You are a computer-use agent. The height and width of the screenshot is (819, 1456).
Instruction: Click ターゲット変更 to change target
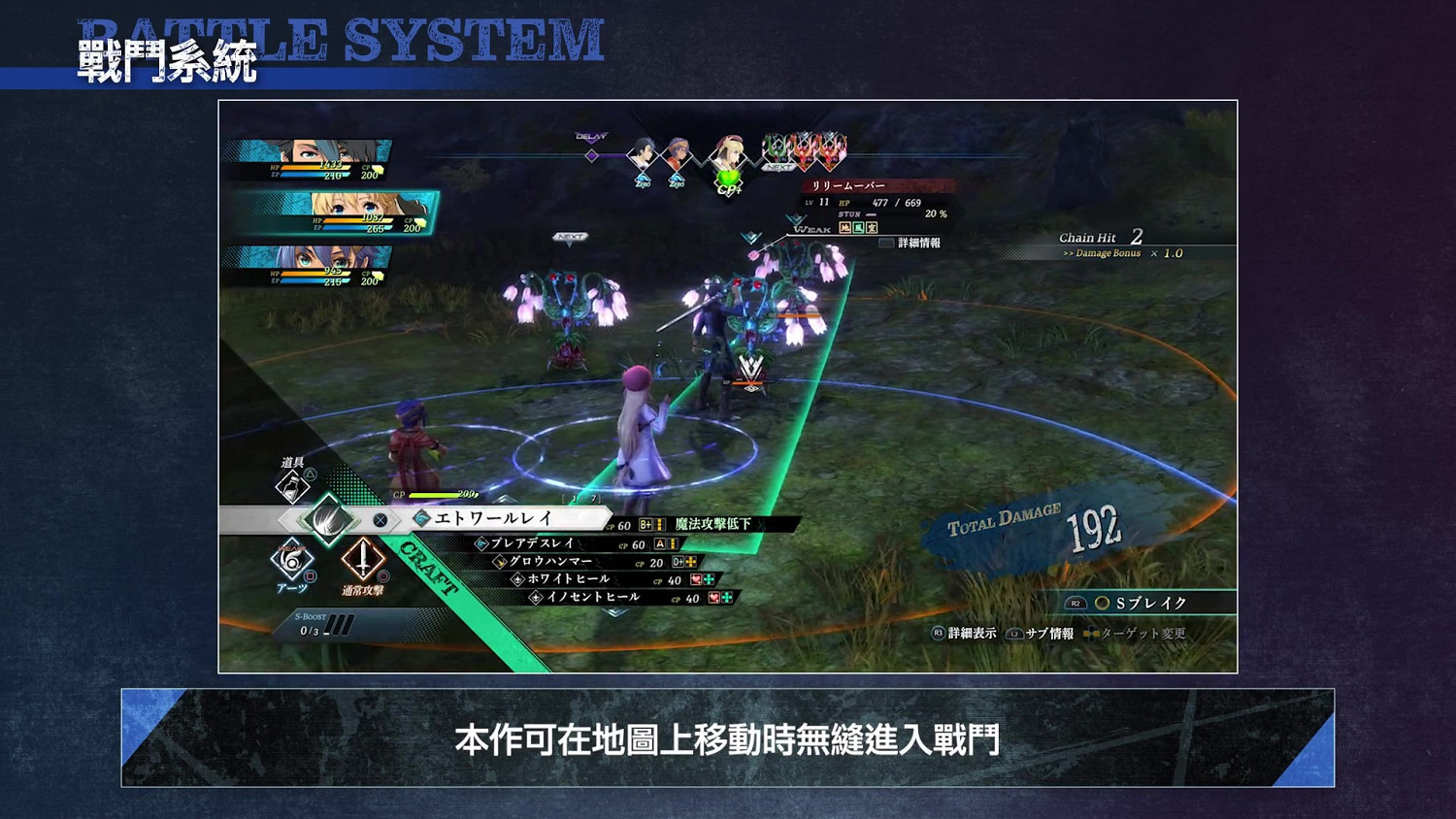point(1143,633)
